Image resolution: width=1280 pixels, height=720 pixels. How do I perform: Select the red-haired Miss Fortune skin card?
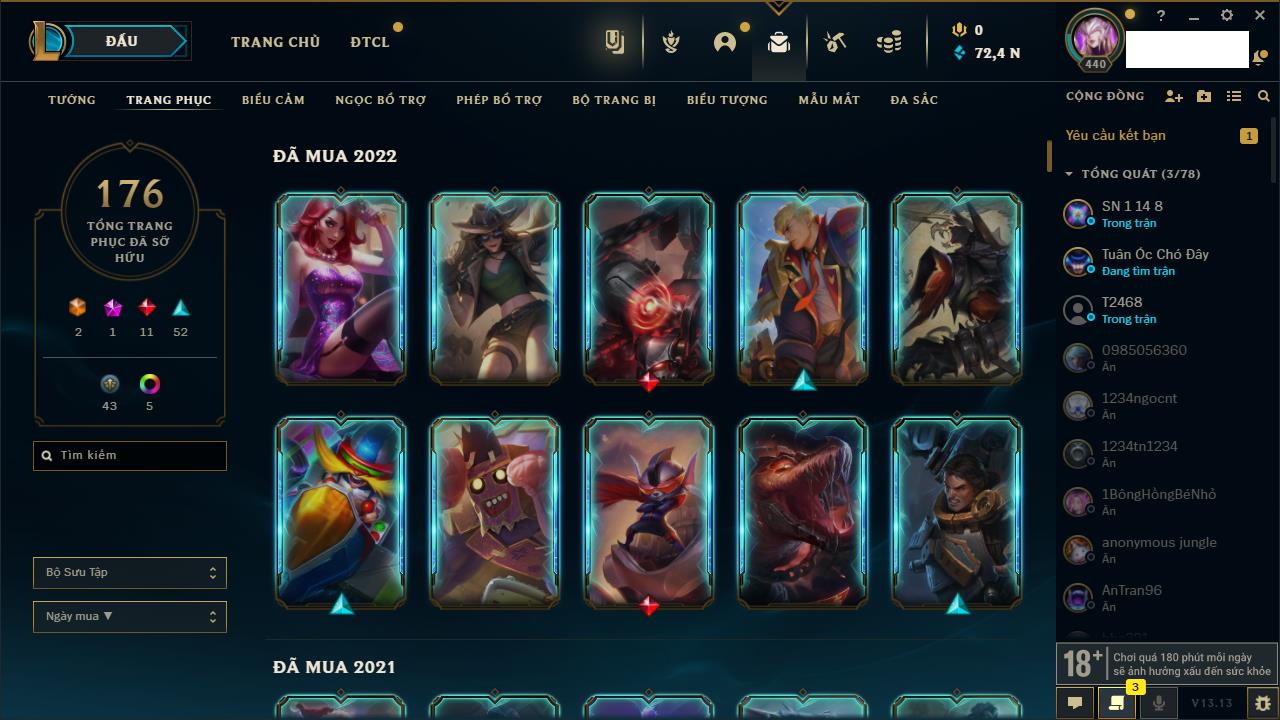(x=341, y=288)
